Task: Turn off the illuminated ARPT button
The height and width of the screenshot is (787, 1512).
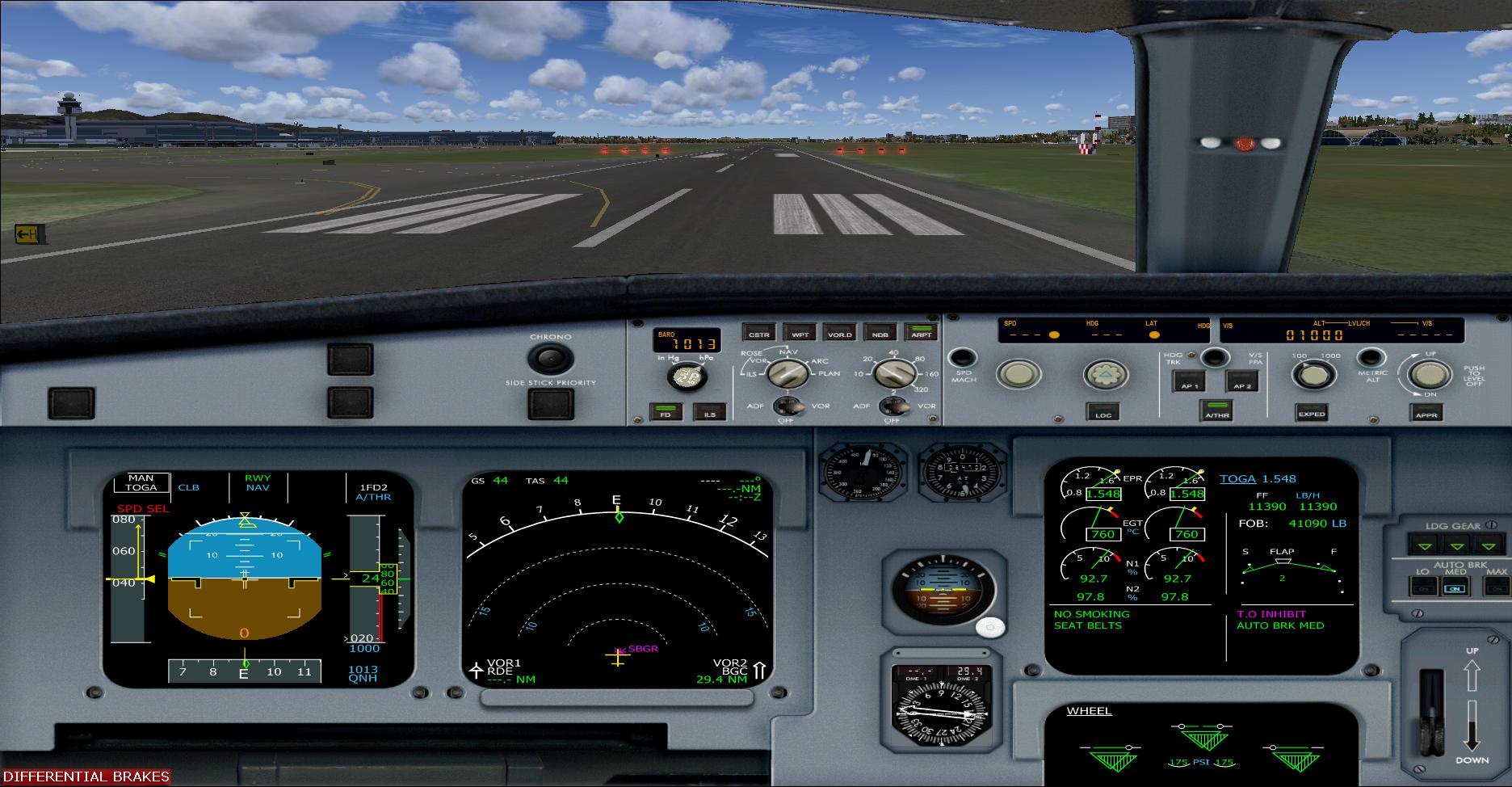Action: click(x=921, y=333)
